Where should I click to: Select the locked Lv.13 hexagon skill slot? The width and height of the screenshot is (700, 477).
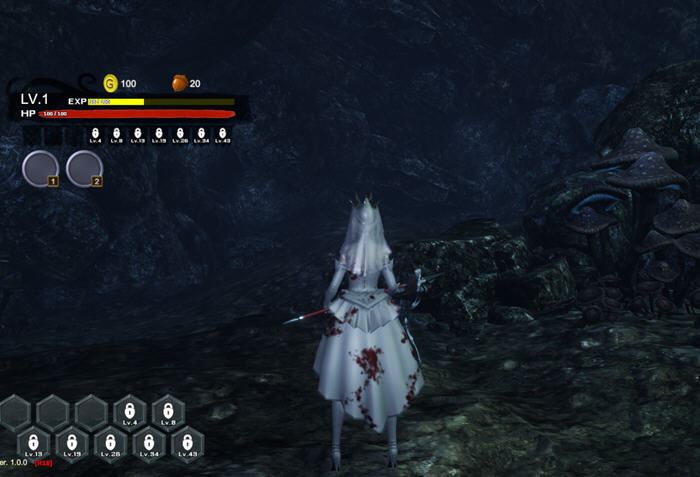[33, 443]
